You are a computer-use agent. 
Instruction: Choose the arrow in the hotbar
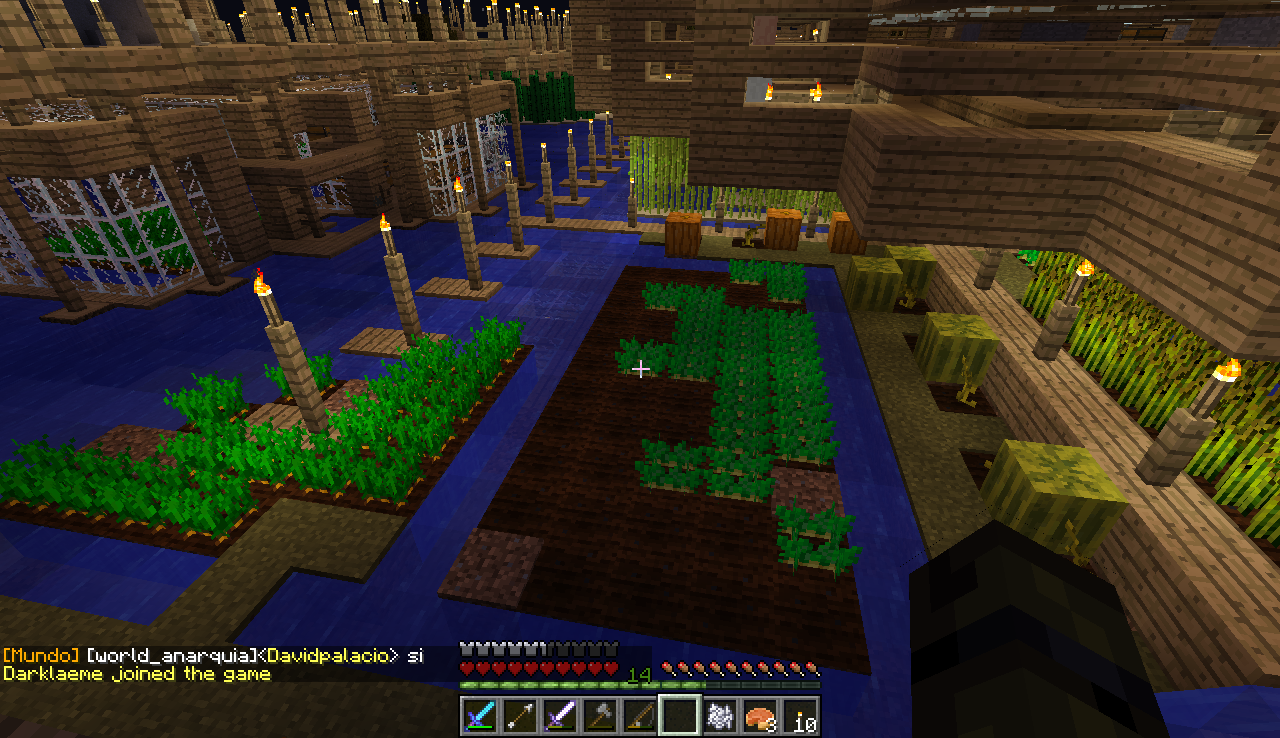518,716
